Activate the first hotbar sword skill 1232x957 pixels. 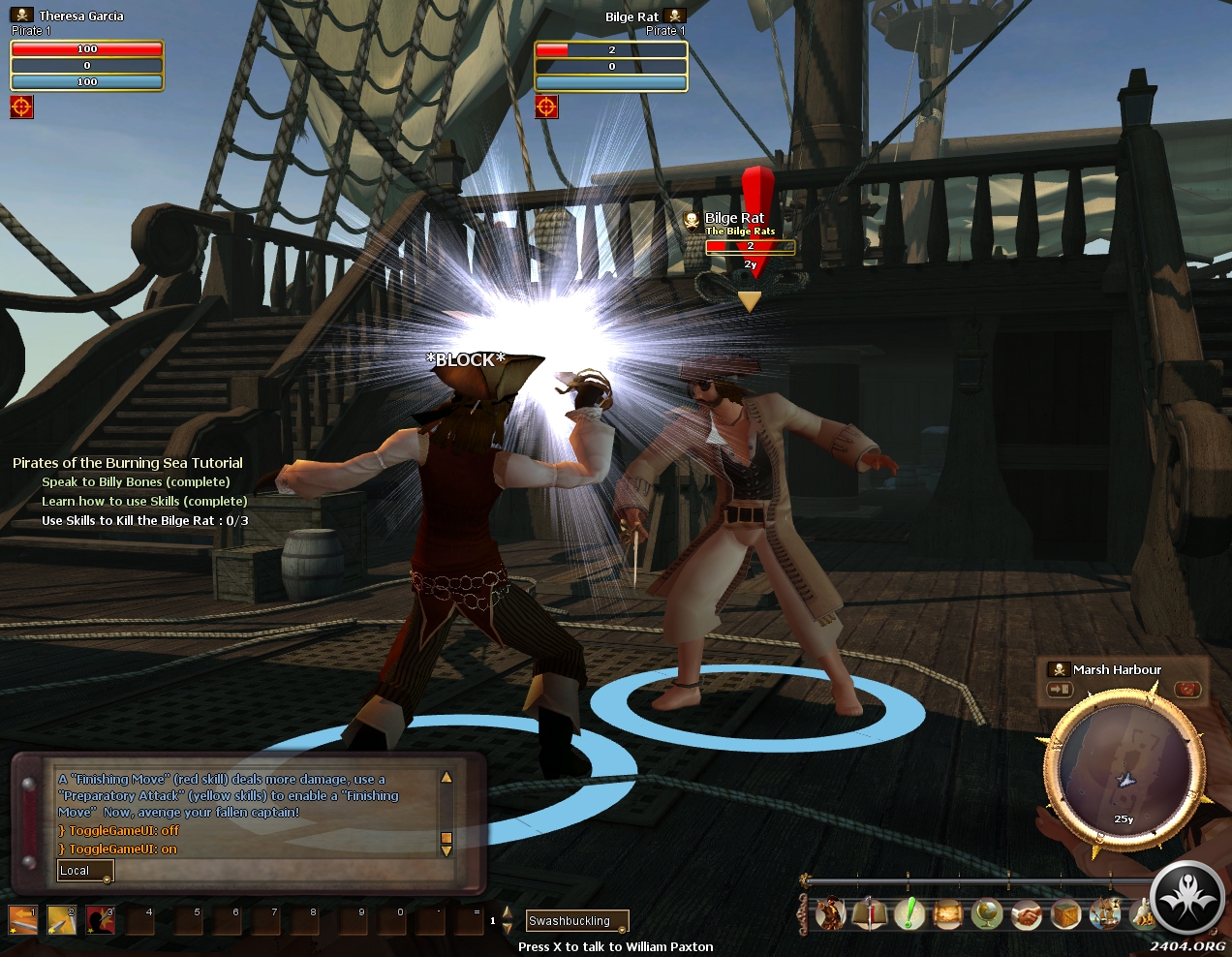[x=22, y=919]
